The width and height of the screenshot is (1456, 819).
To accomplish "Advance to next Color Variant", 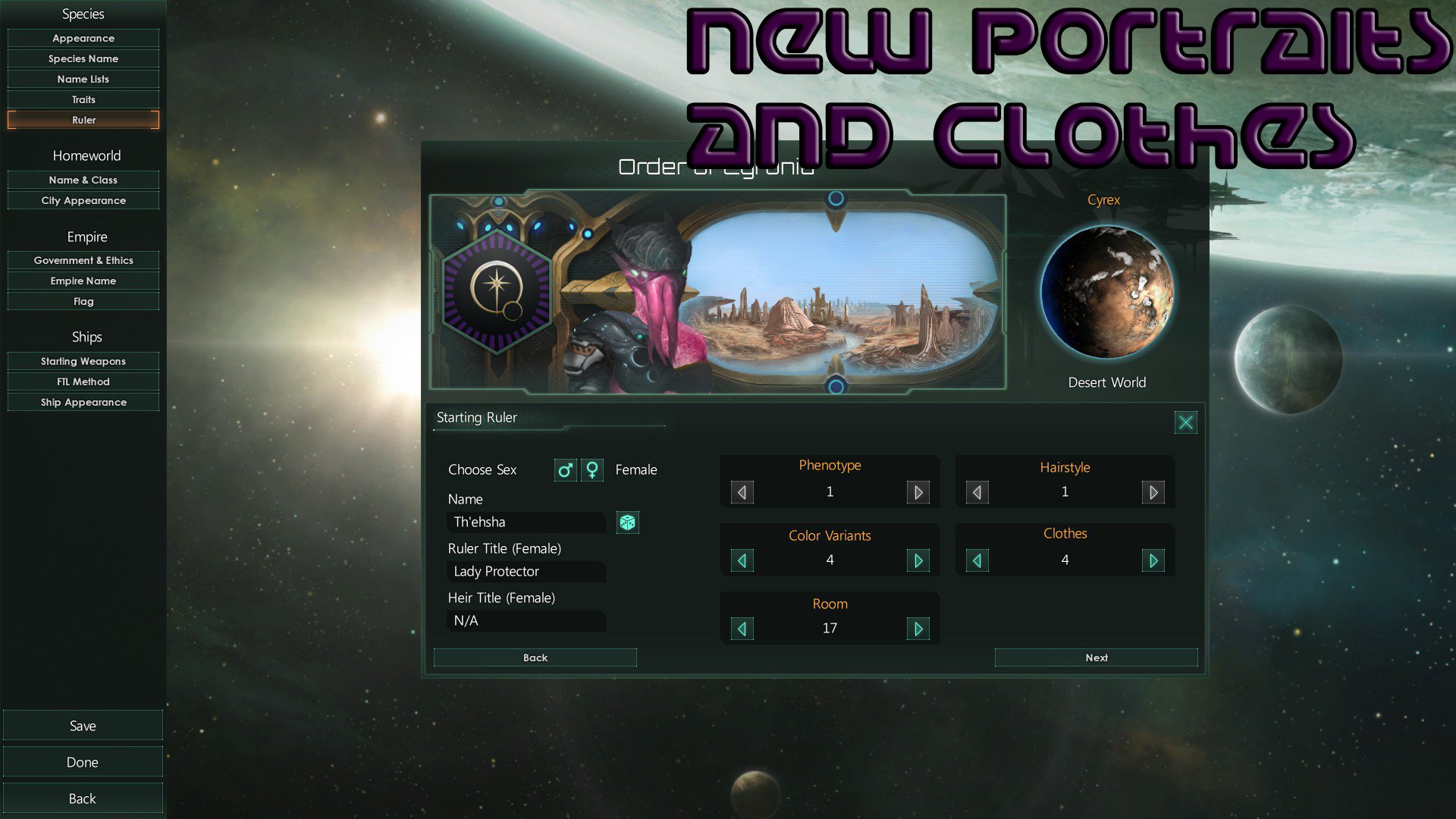I will [918, 560].
